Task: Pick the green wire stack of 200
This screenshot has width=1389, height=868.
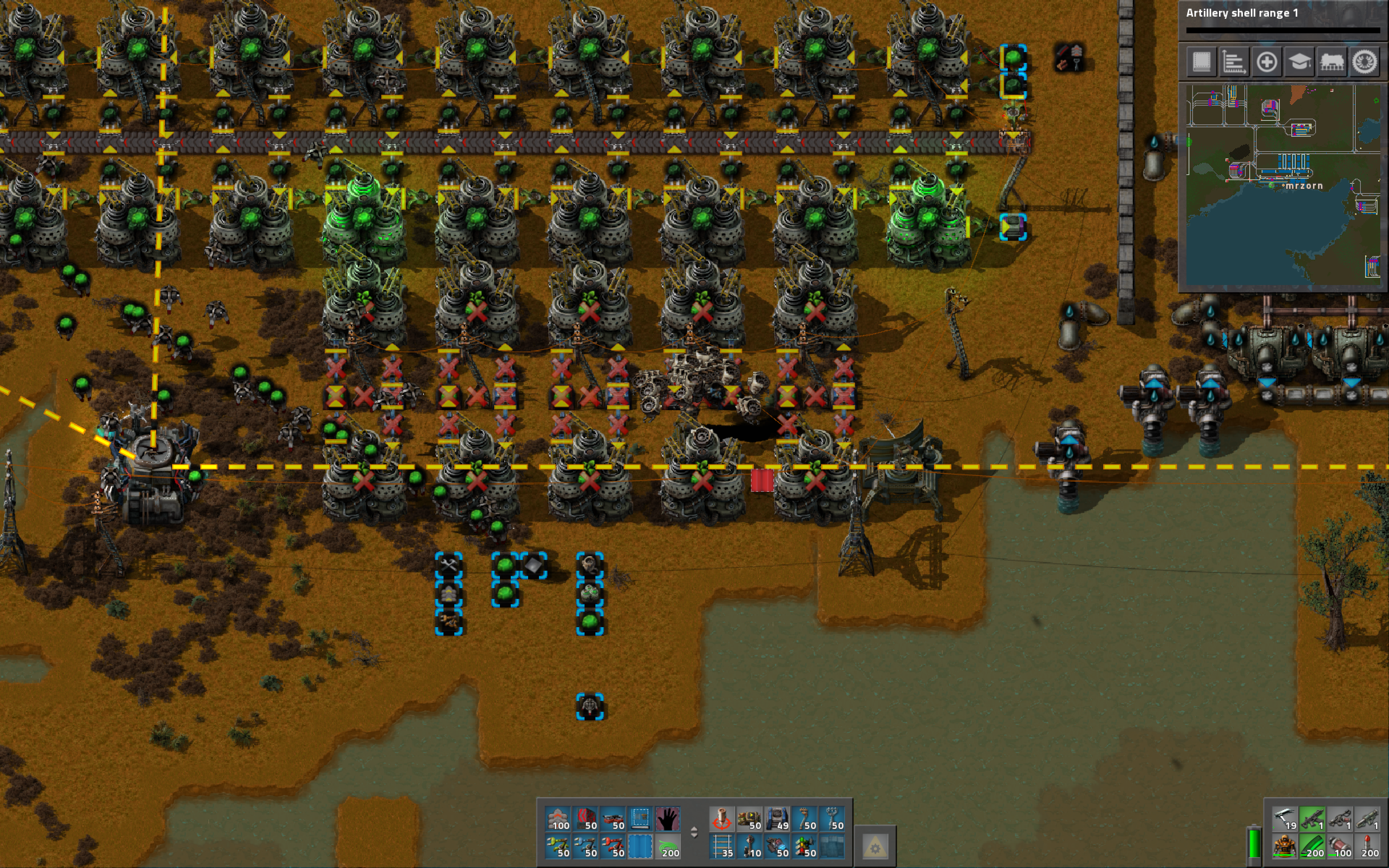Action: (667, 846)
